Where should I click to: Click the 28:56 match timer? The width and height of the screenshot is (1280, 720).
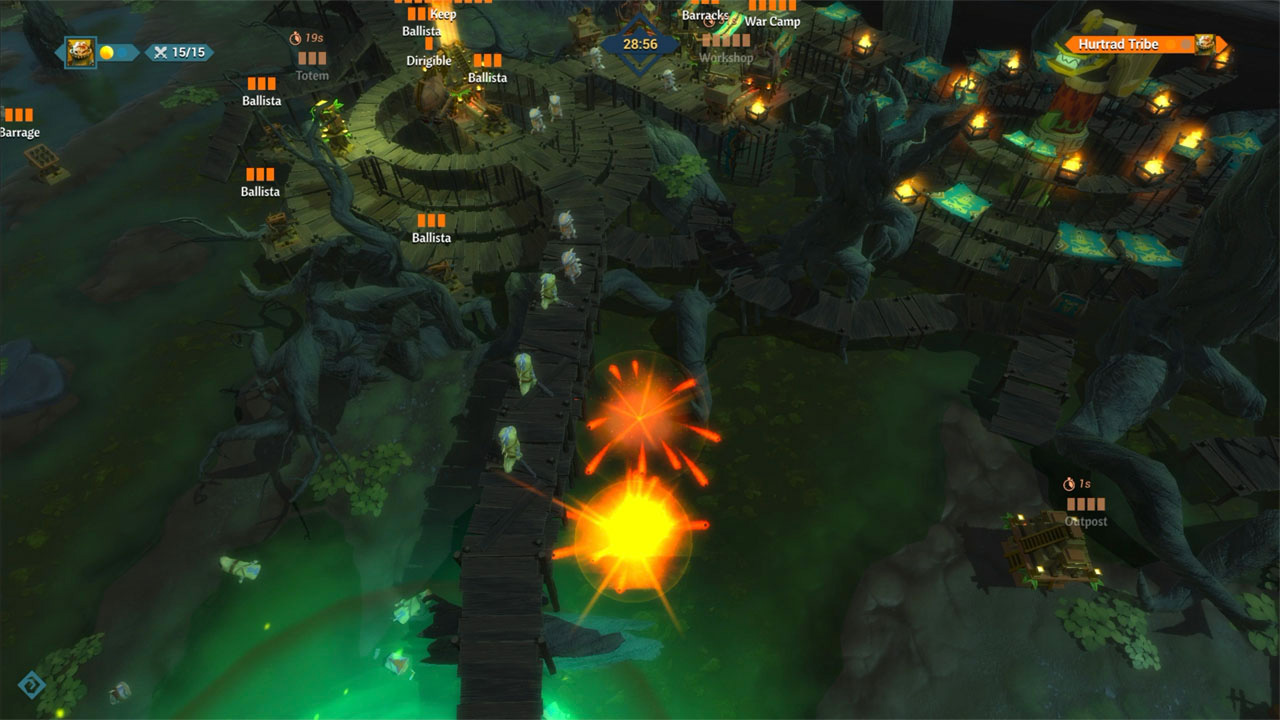click(638, 45)
